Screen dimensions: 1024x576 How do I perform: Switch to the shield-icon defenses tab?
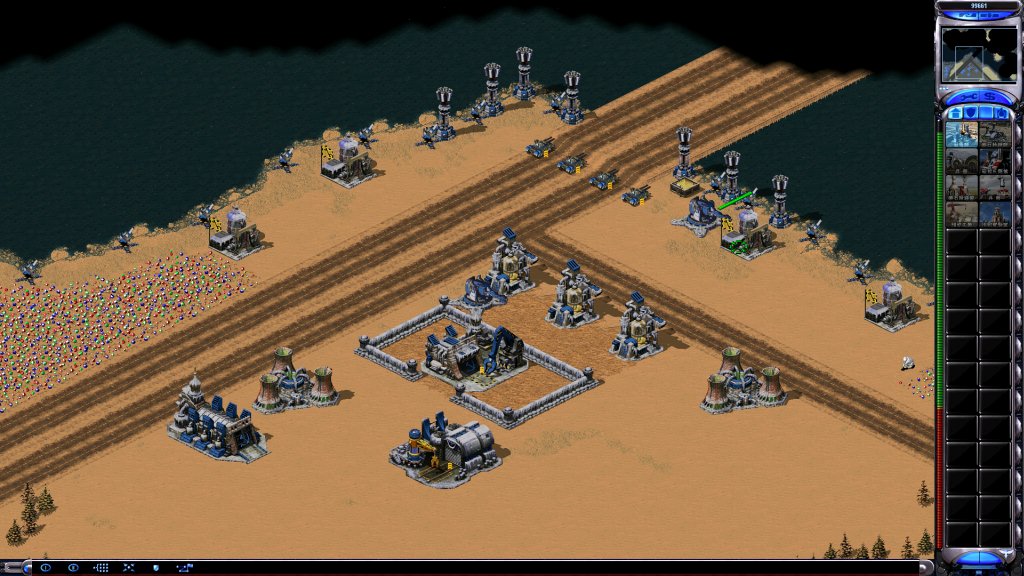pyautogui.click(x=971, y=113)
